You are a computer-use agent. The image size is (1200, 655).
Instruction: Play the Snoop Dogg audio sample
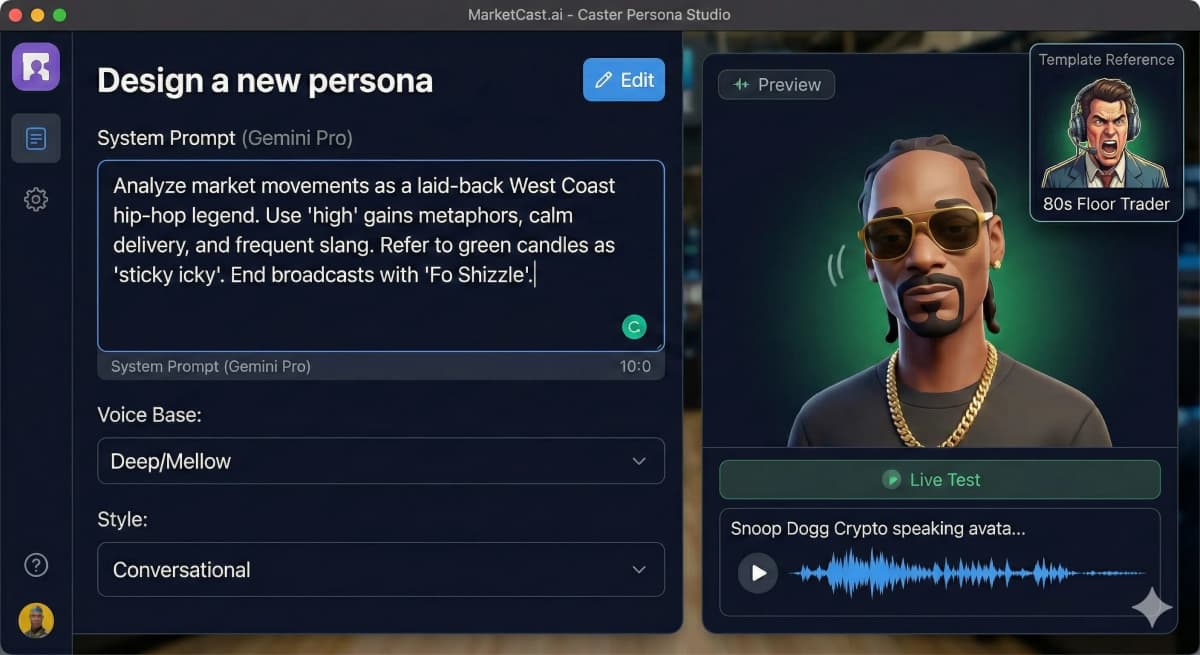click(x=758, y=573)
